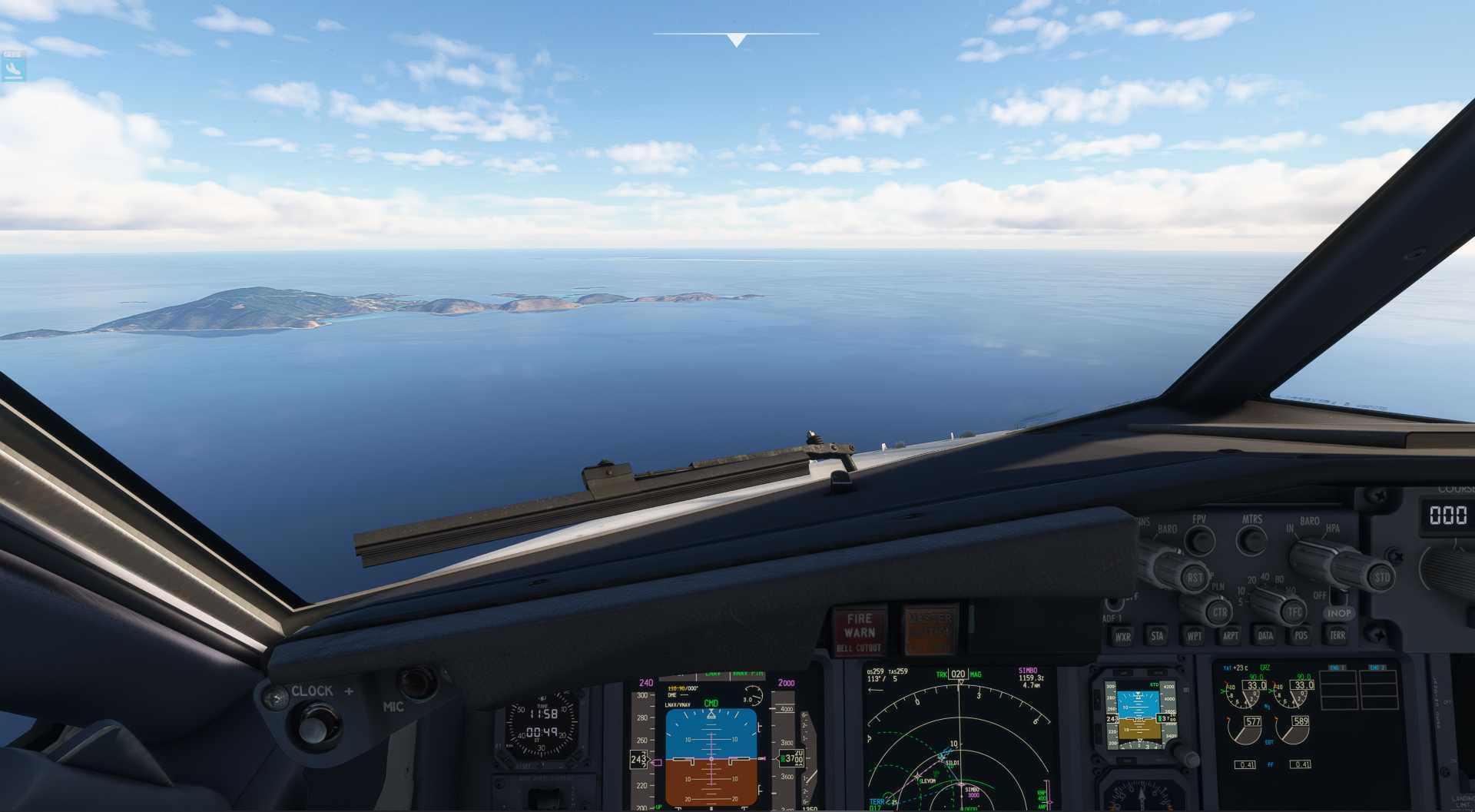Viewport: 1475px width, 812px height.
Task: Push the RST minimums reset button
Action: [1195, 578]
